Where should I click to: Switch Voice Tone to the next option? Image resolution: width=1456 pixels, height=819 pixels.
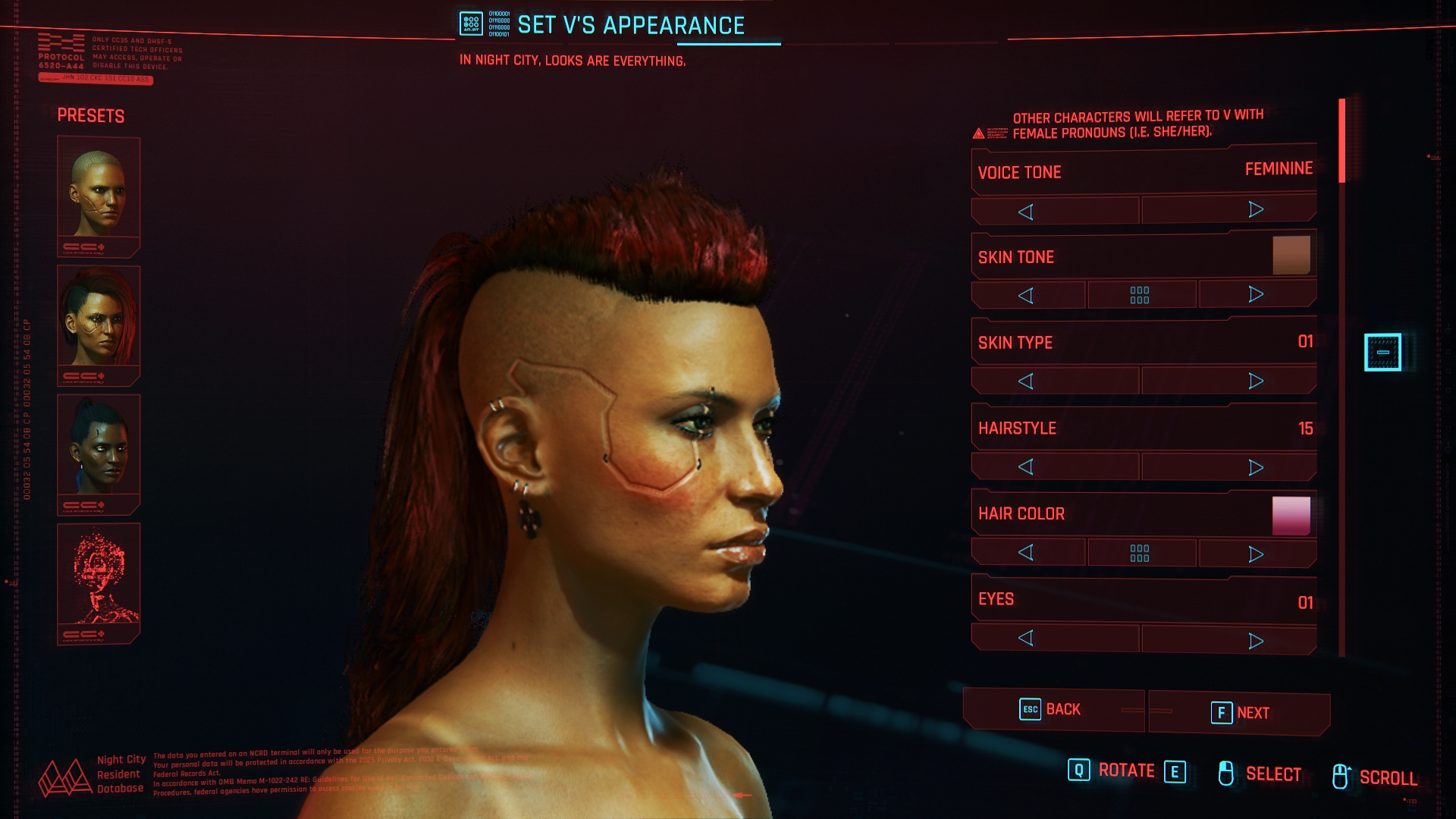[1256, 210]
